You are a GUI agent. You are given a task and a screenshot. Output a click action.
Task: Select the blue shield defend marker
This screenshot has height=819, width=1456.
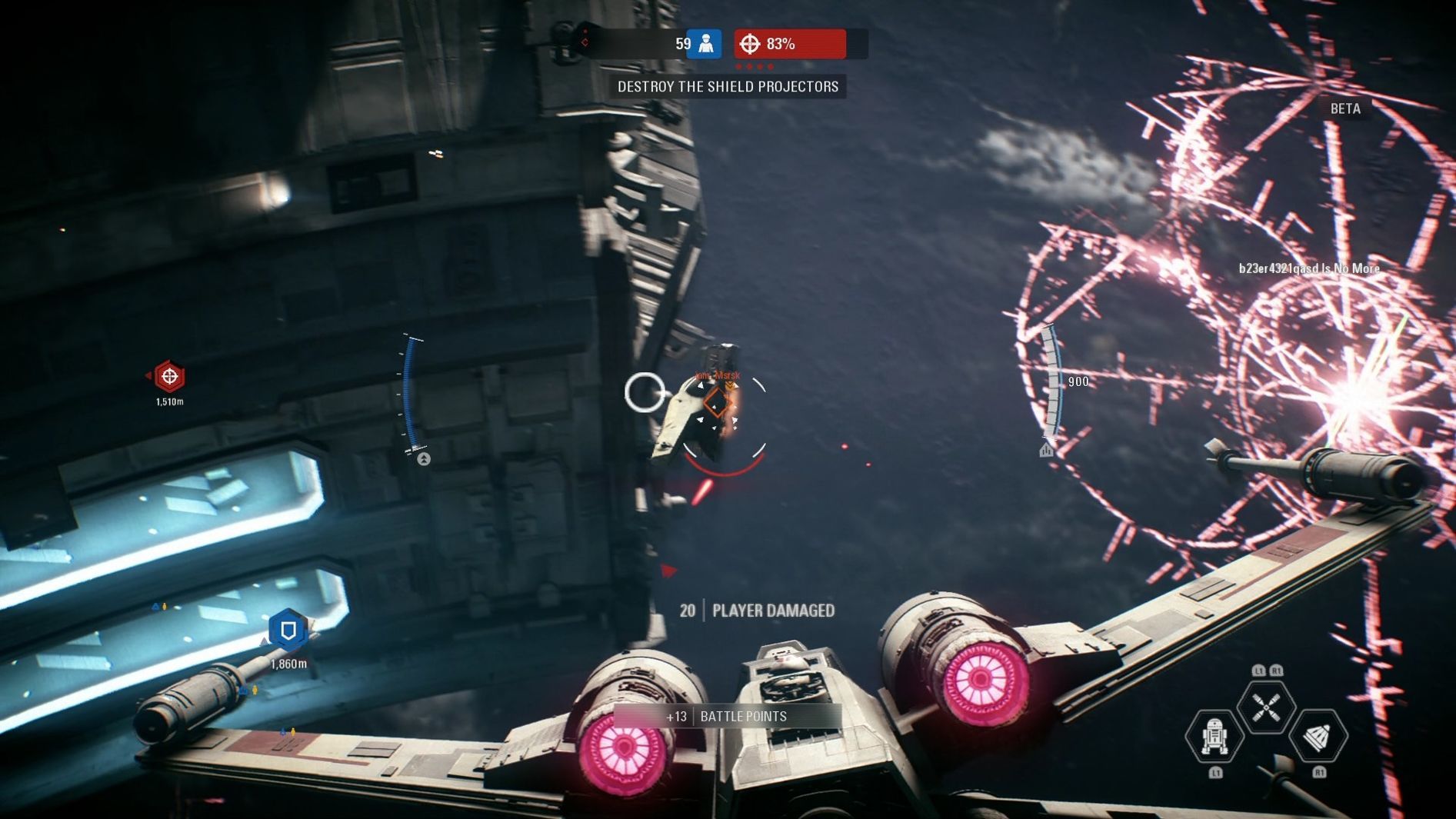point(288,631)
